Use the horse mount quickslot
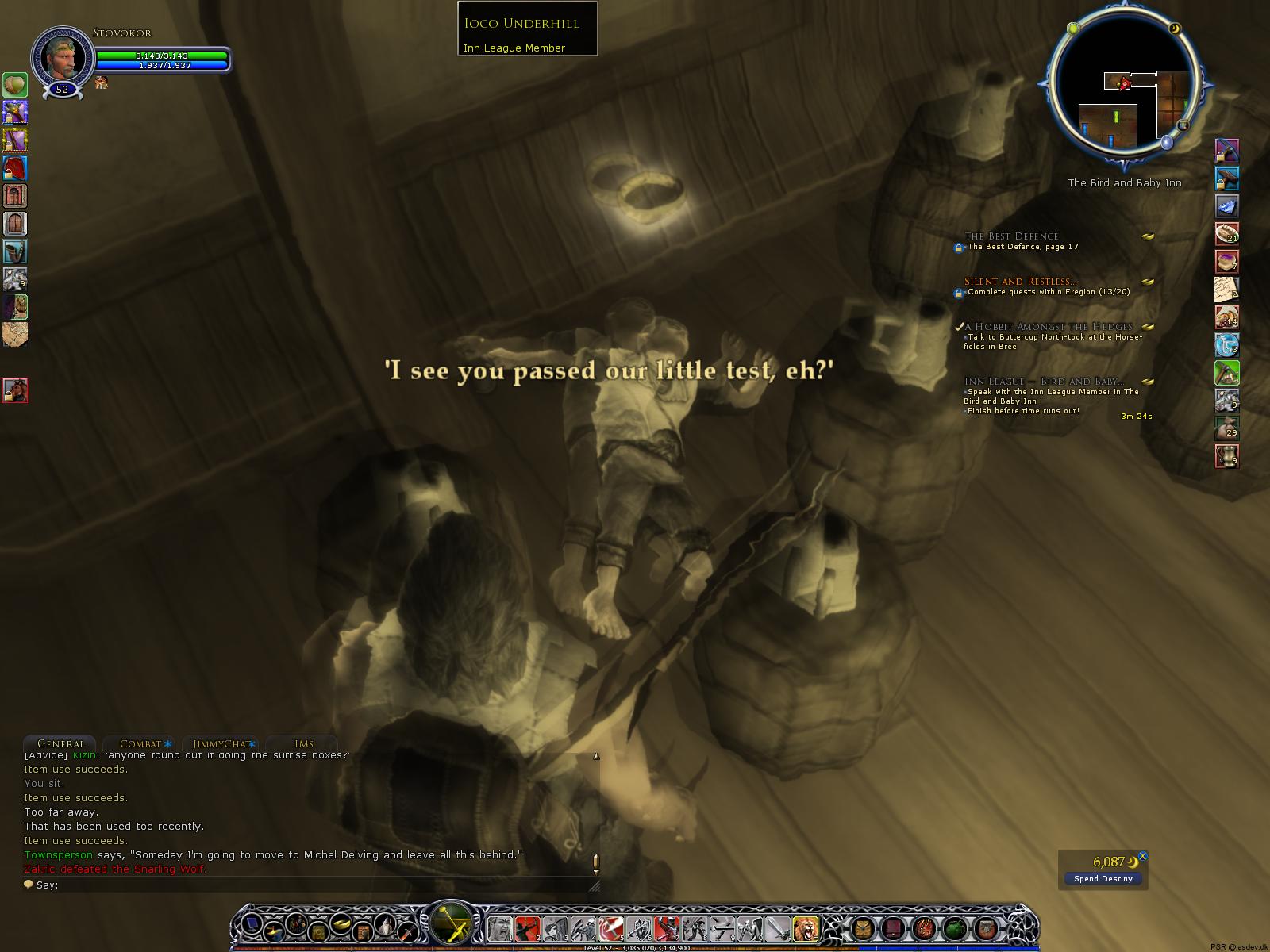Screen dimensions: 1270x952 point(15,390)
